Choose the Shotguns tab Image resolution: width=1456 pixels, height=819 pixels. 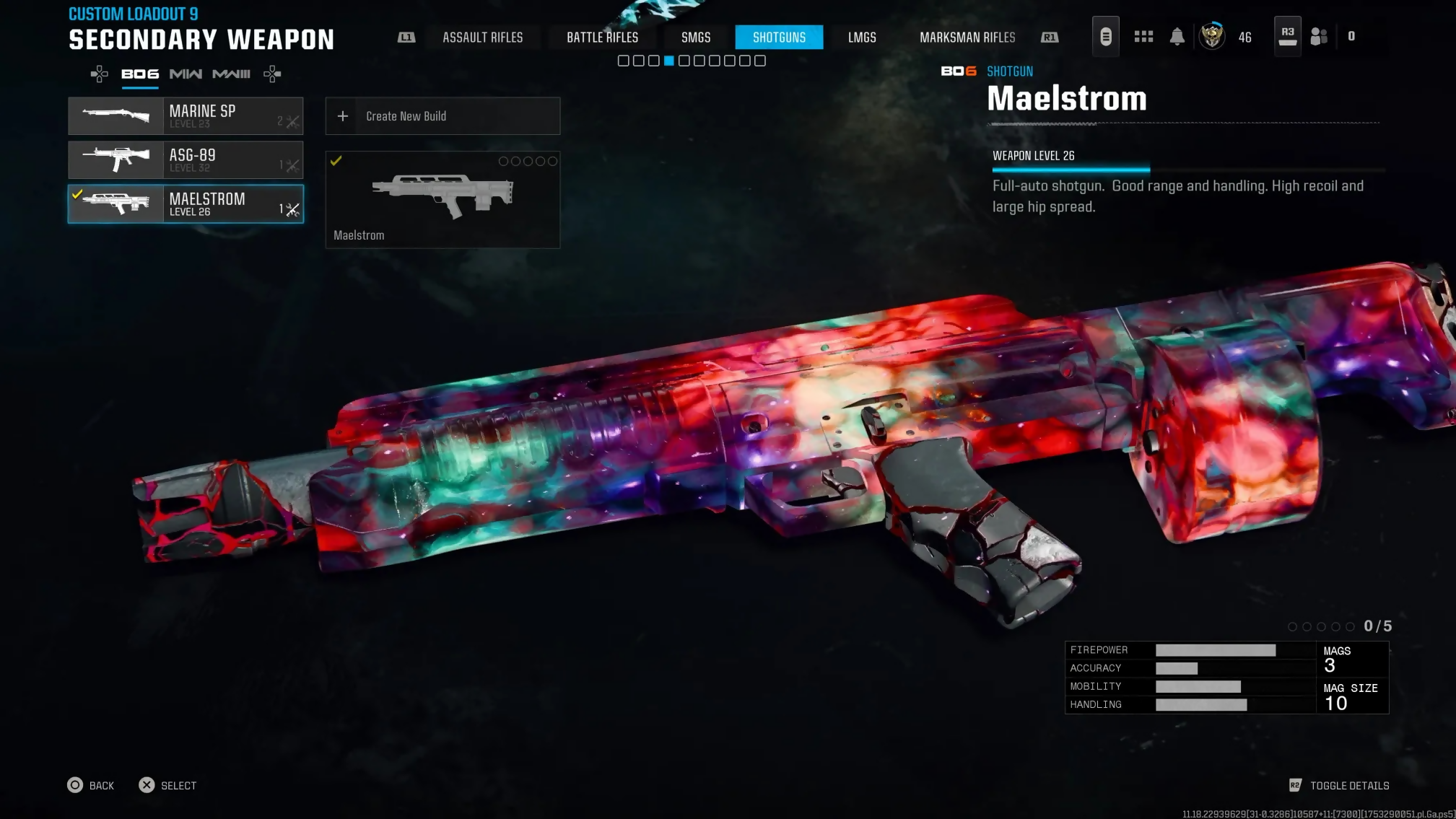779,38
